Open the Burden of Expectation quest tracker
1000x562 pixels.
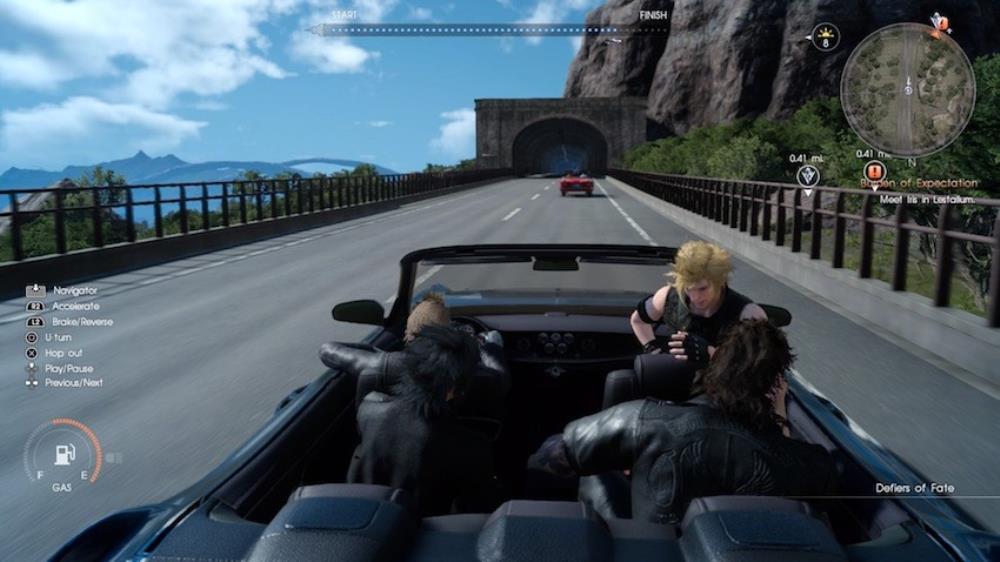click(x=920, y=184)
